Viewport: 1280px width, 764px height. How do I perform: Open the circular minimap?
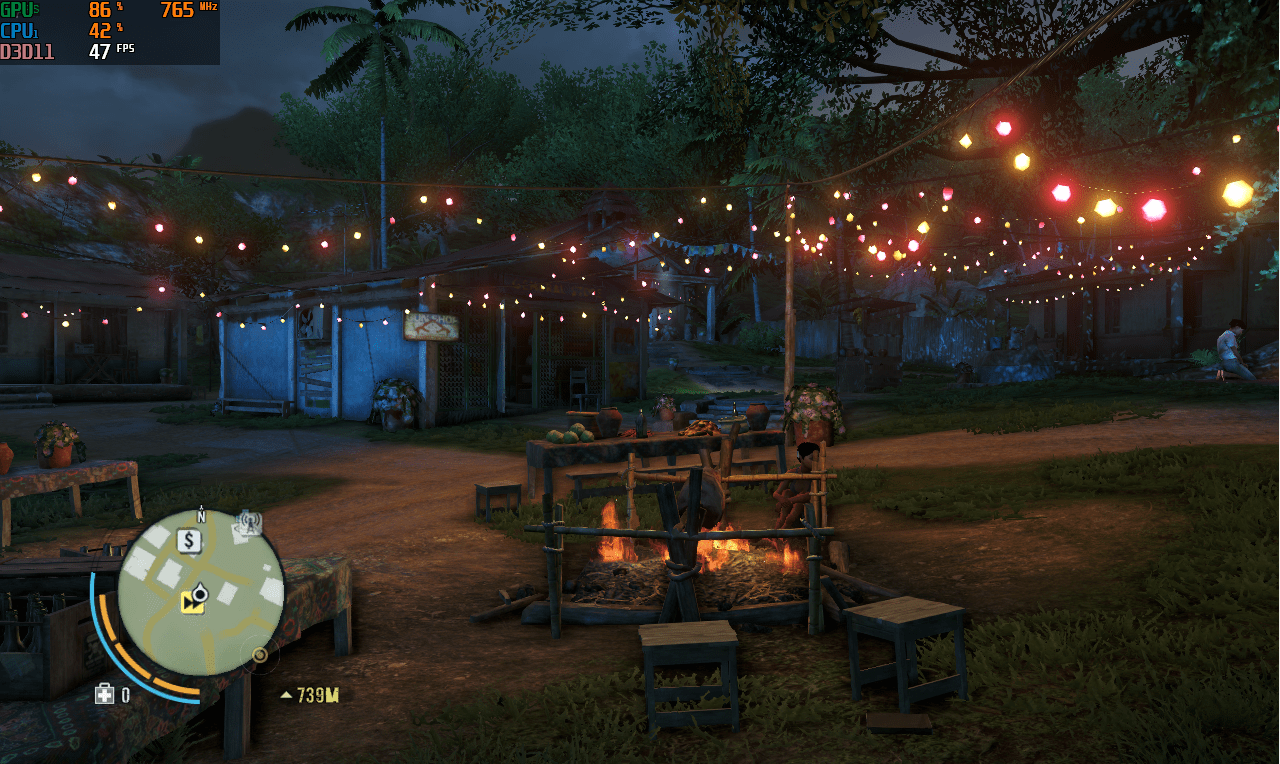tap(200, 592)
